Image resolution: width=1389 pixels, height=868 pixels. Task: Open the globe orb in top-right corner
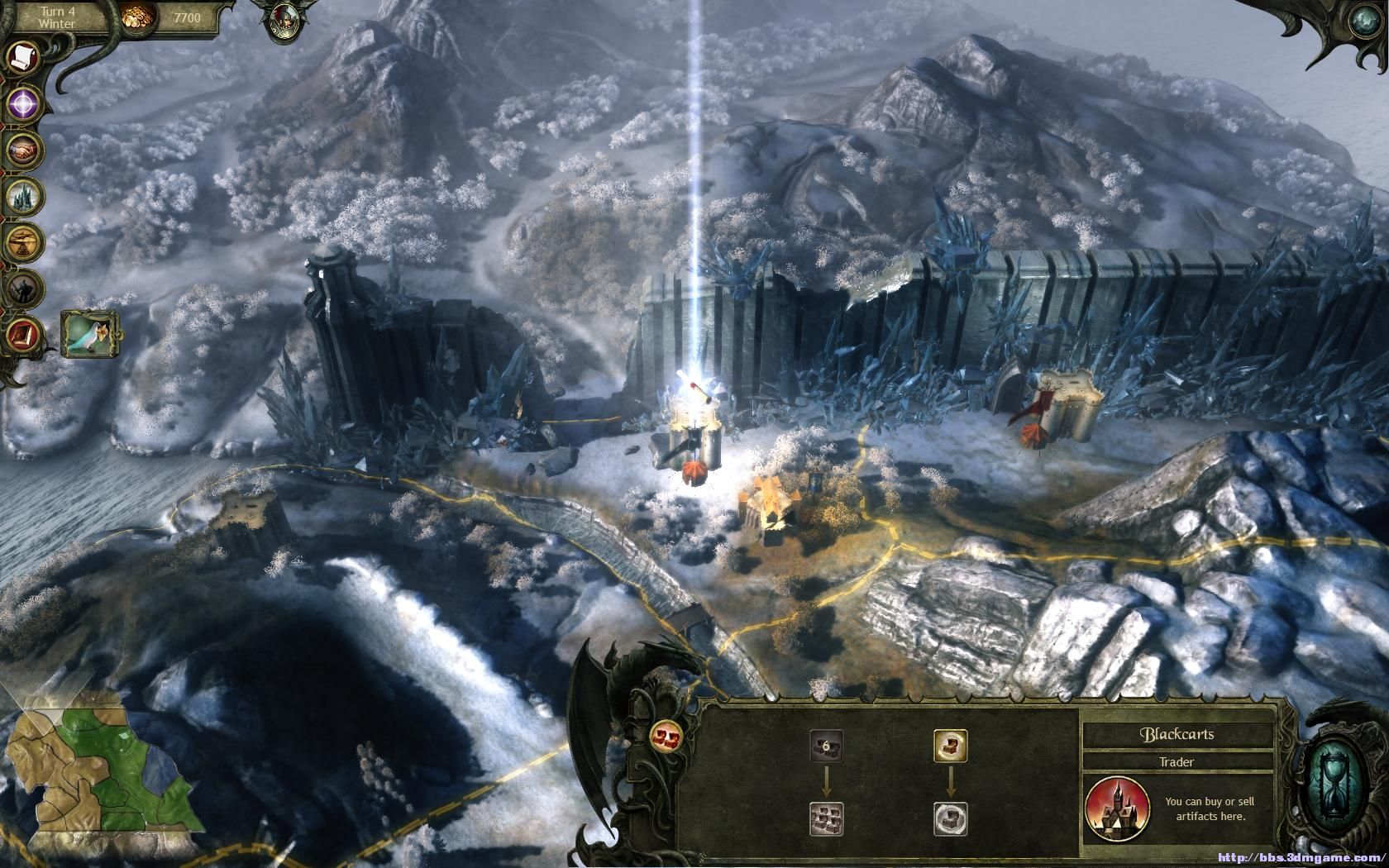pyautogui.click(x=1371, y=18)
